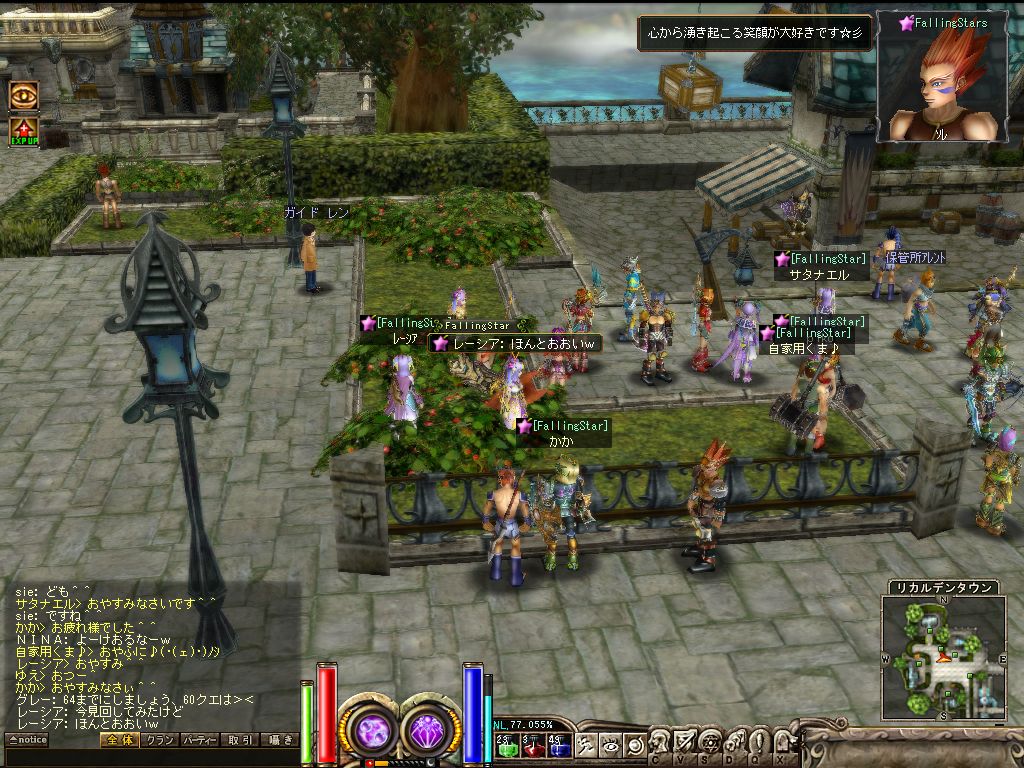Open the exclamation mark quest menu marked Q
Screen dimensions: 1024x768
pos(757,744)
